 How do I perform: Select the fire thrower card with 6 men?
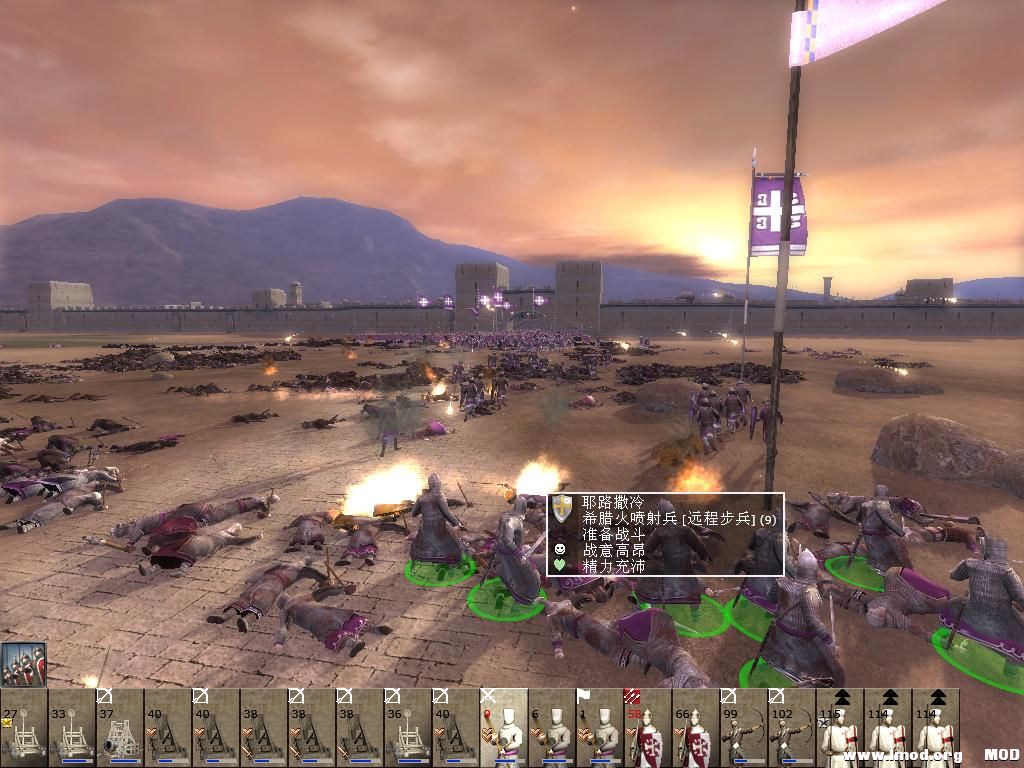[x=552, y=728]
